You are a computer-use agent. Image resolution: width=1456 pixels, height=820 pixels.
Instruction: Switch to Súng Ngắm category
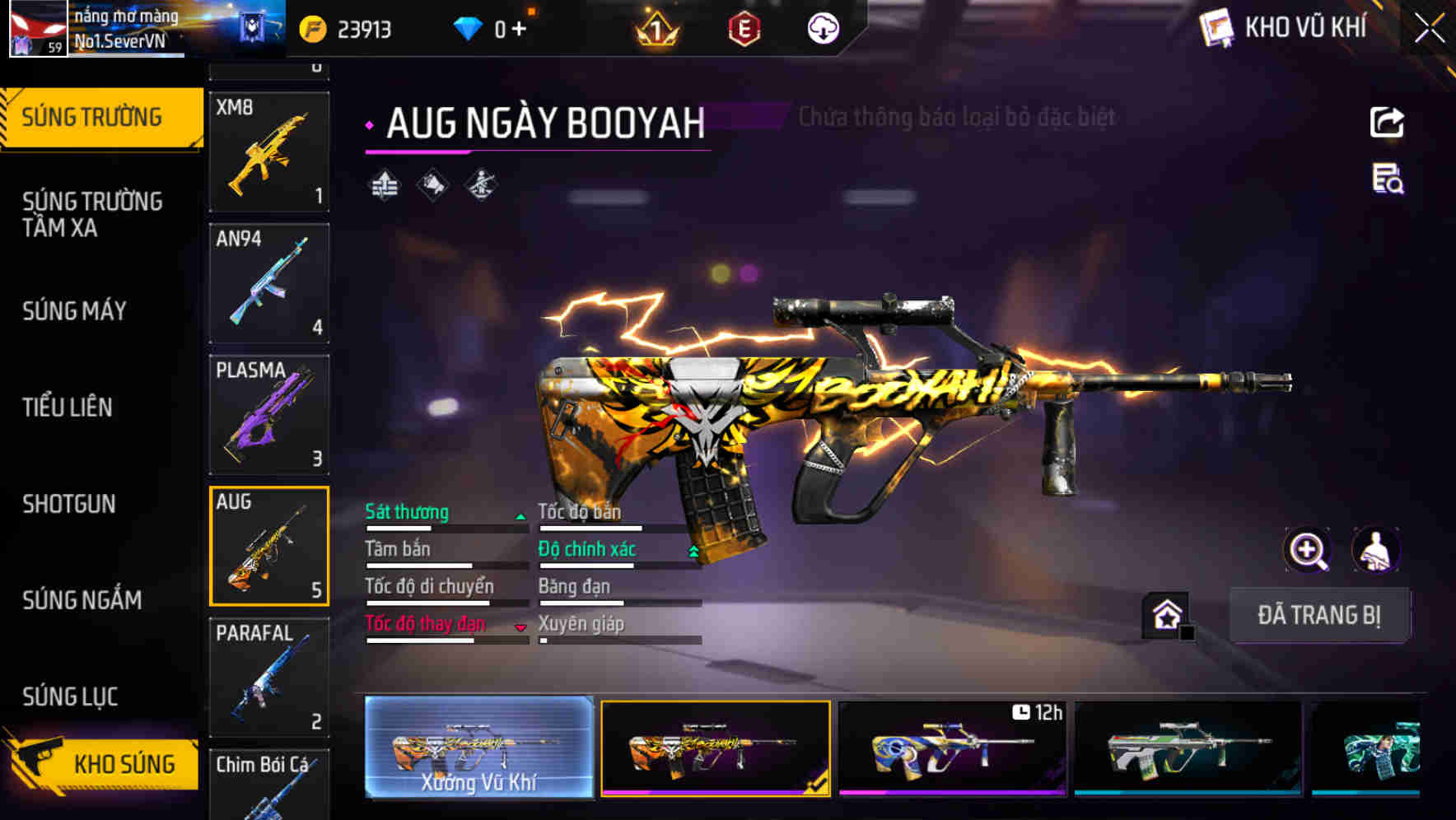(82, 599)
